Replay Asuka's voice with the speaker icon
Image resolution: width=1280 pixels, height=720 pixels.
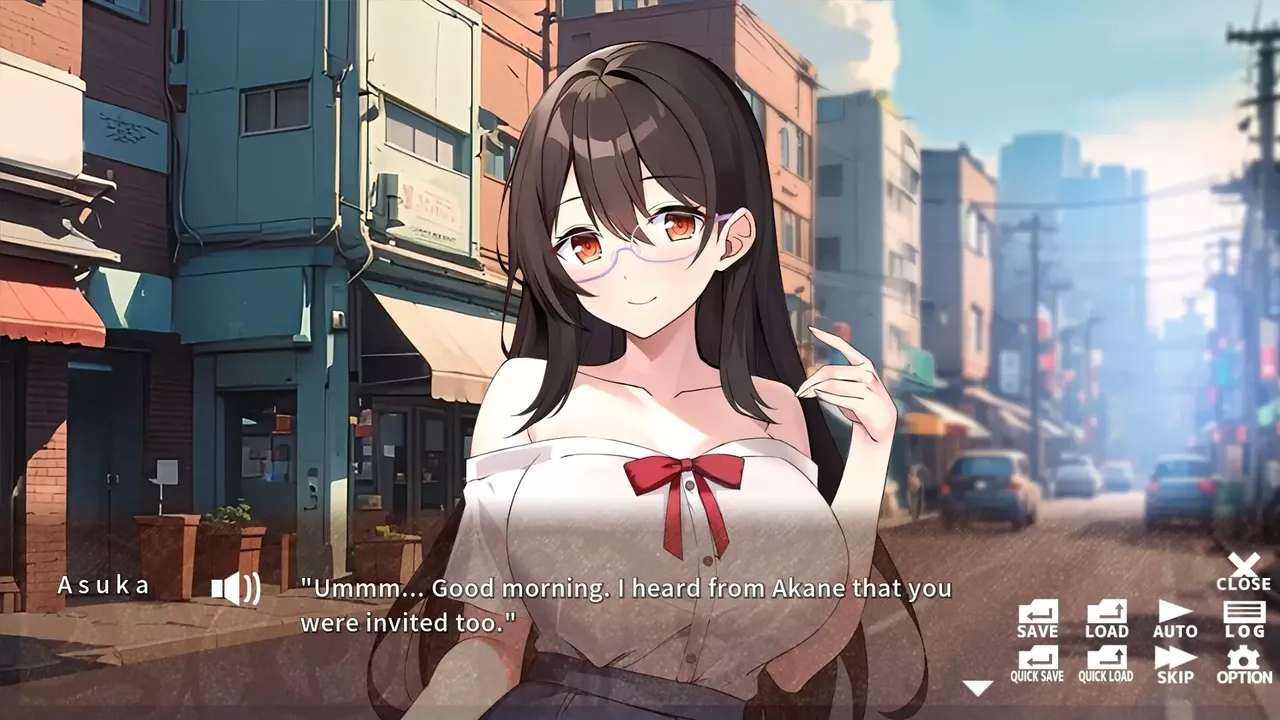pos(237,588)
